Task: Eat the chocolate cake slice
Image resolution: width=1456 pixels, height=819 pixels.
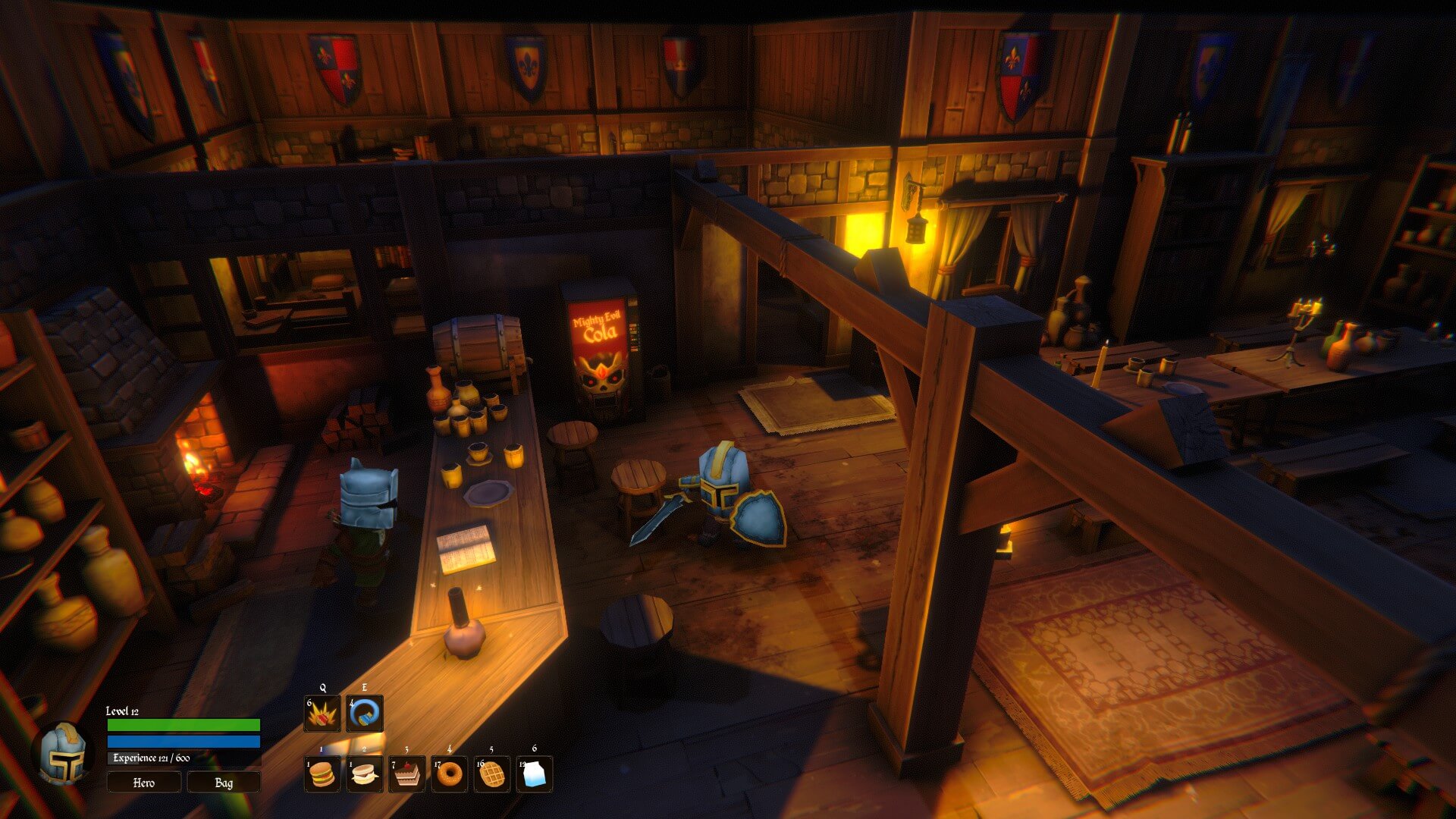Action: tap(407, 774)
